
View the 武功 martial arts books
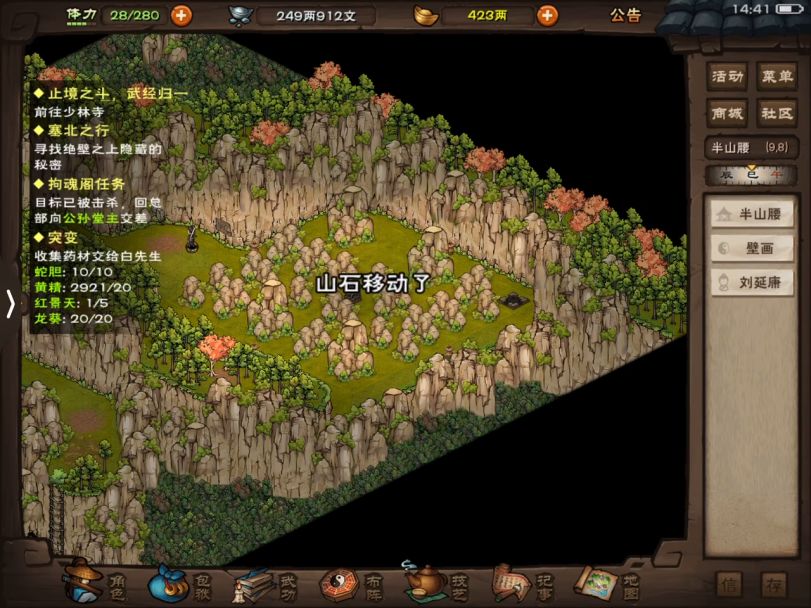(x=267, y=582)
